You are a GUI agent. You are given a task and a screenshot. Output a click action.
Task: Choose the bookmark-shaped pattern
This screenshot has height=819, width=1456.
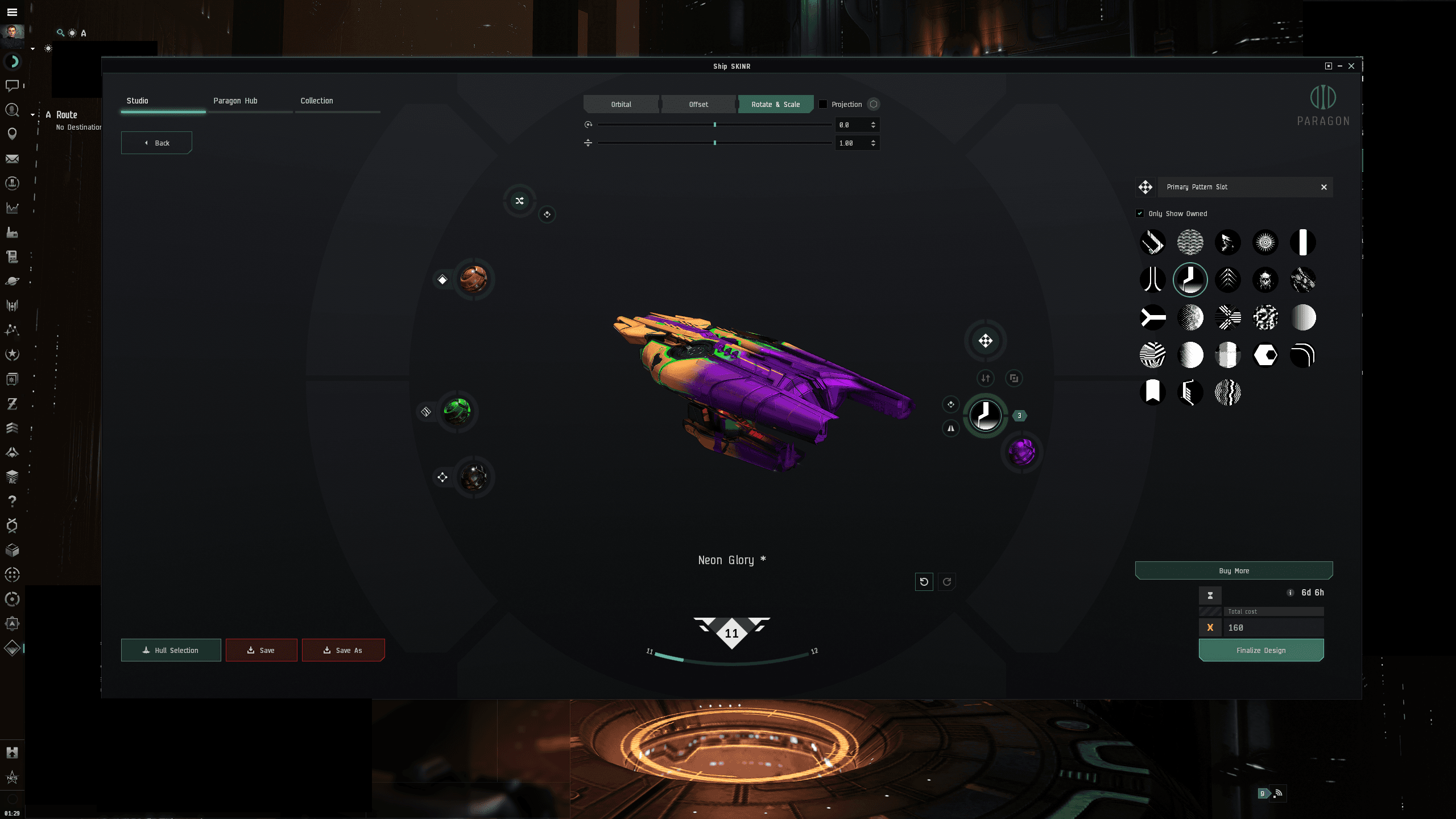coord(1153,392)
